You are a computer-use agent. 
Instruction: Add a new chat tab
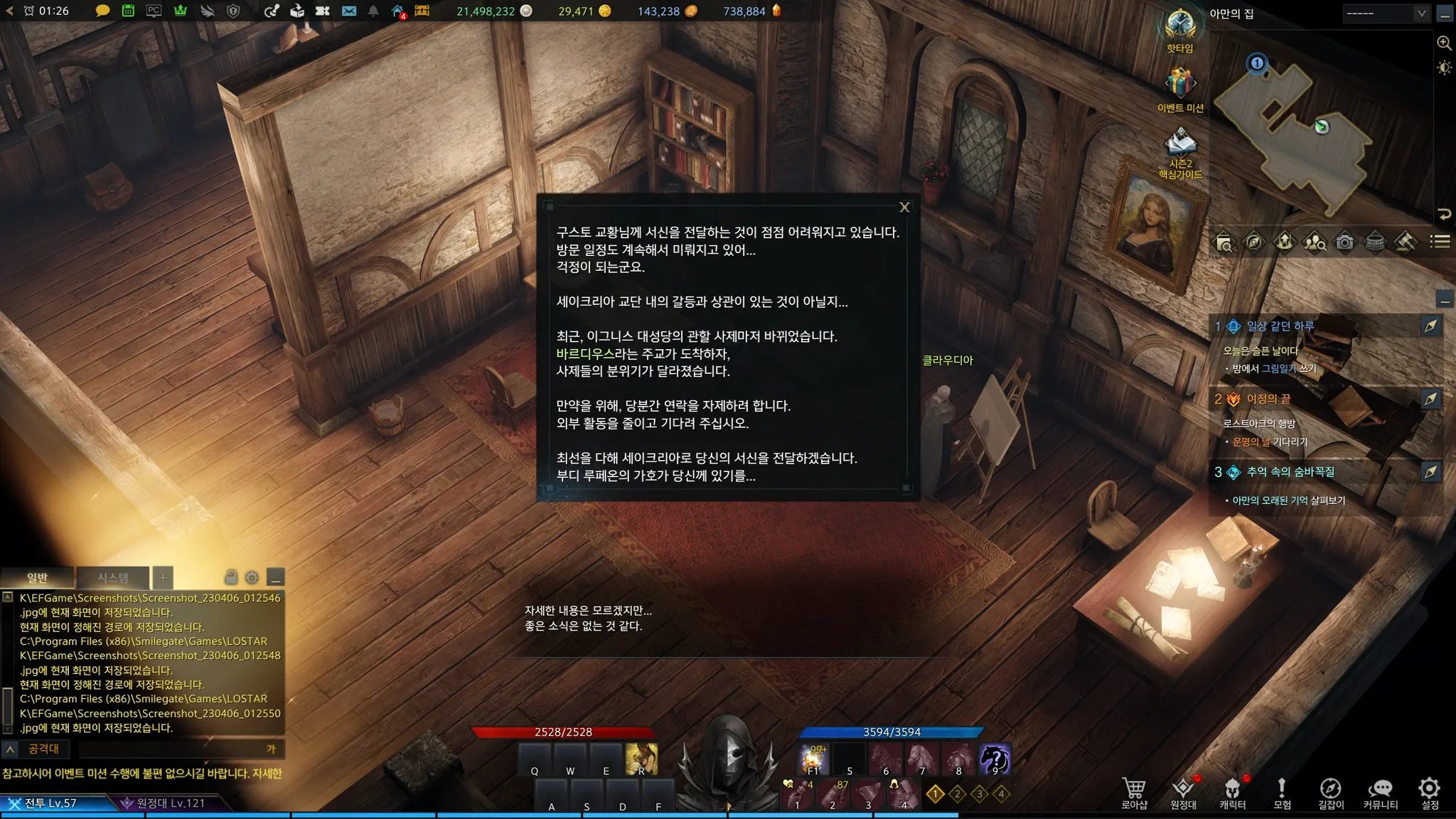point(163,577)
